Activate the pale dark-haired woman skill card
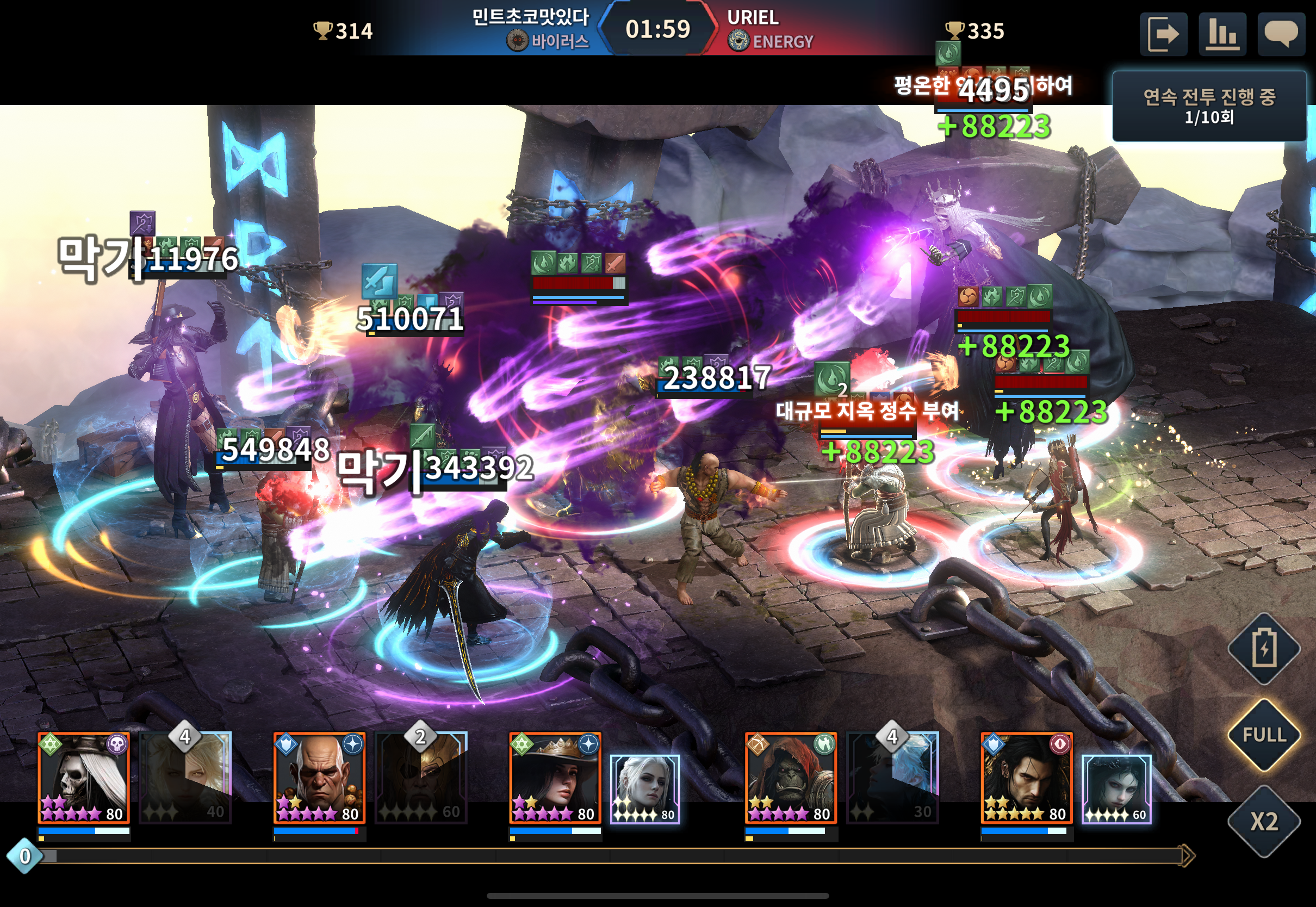The image size is (1316, 907). [x=1116, y=789]
